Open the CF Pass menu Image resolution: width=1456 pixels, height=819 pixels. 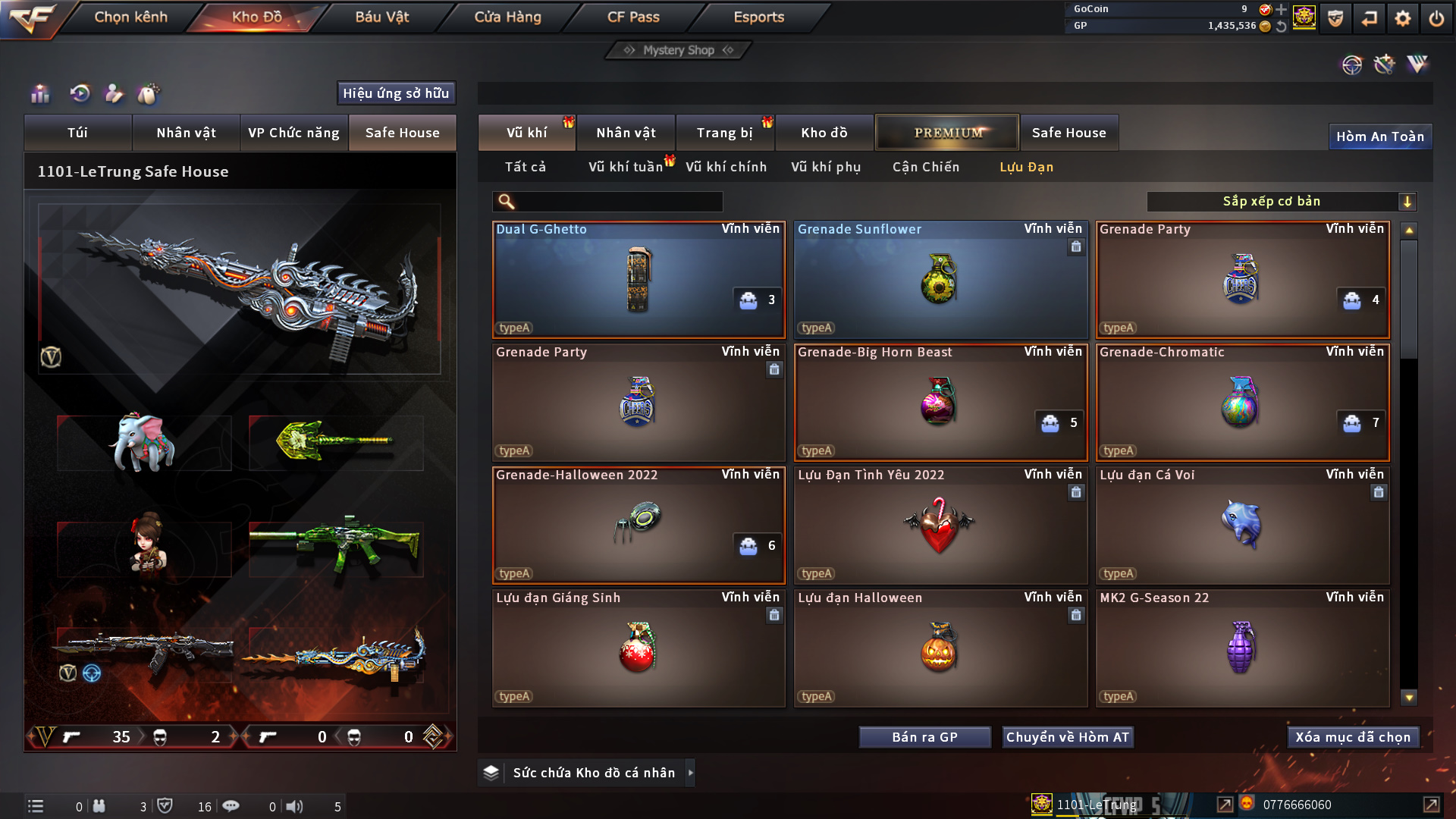point(633,17)
